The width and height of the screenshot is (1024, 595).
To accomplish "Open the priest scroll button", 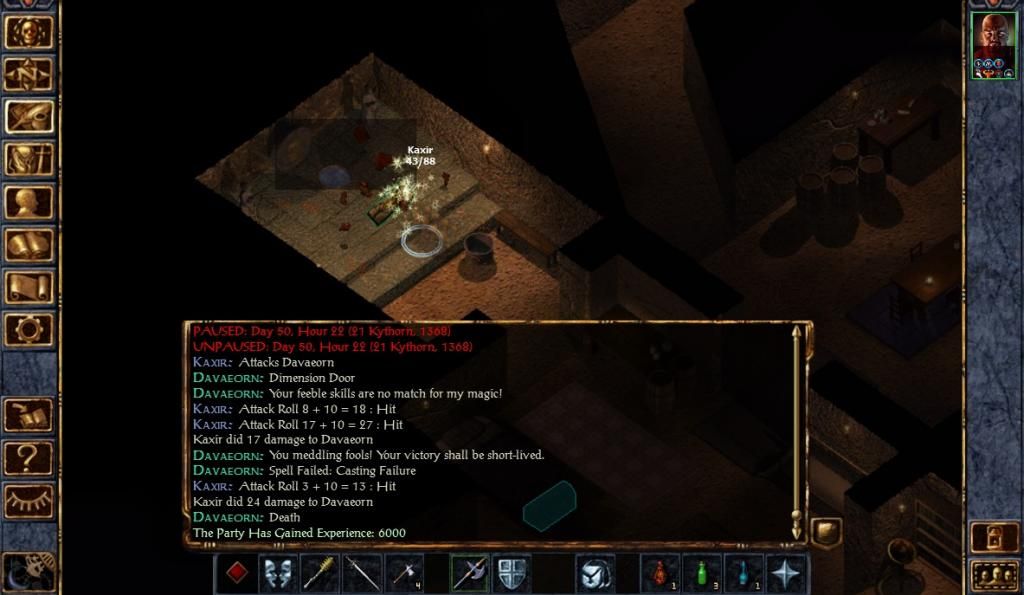I will click(x=29, y=288).
